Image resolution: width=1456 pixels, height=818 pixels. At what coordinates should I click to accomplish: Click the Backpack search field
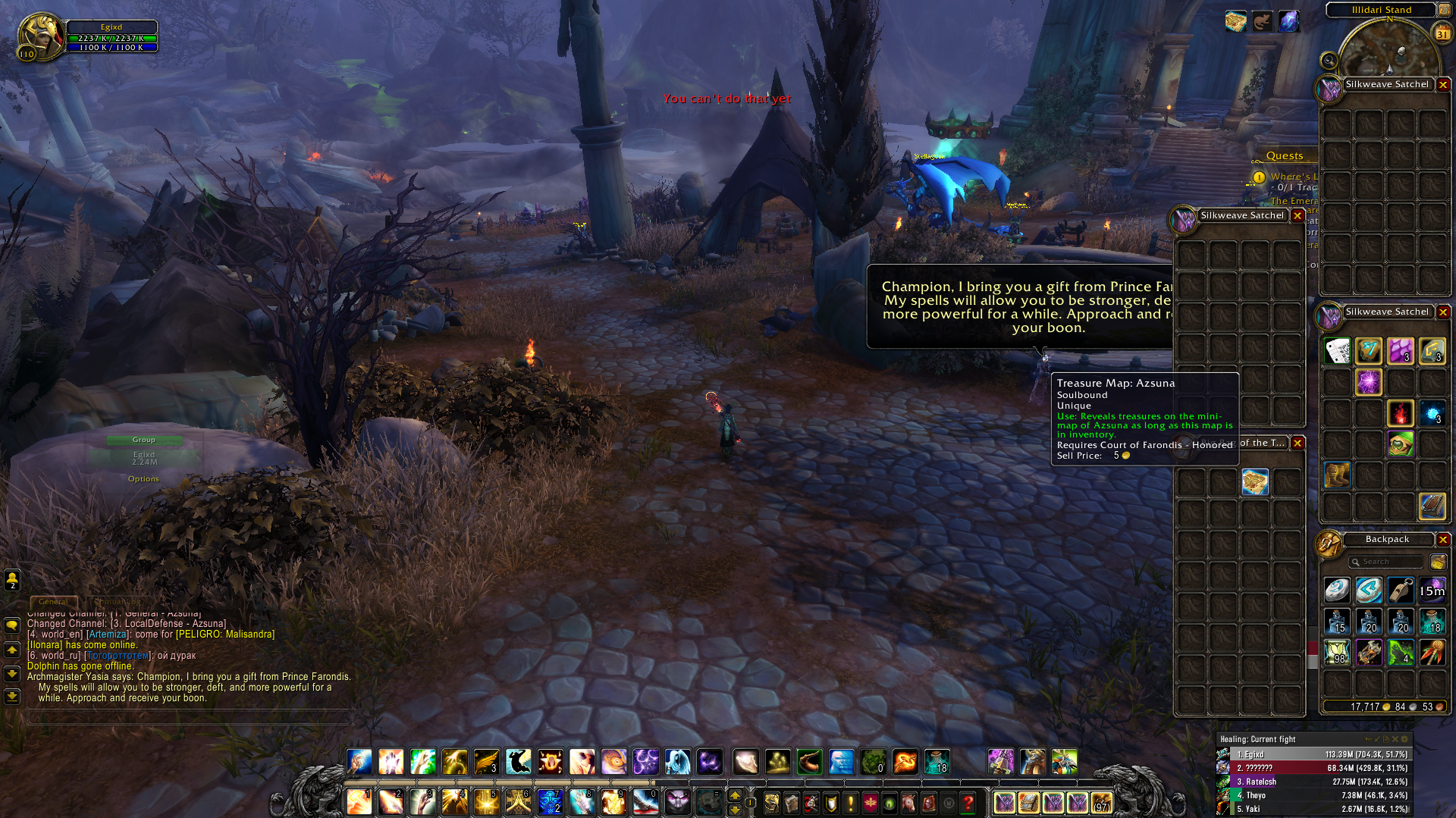point(1387,562)
